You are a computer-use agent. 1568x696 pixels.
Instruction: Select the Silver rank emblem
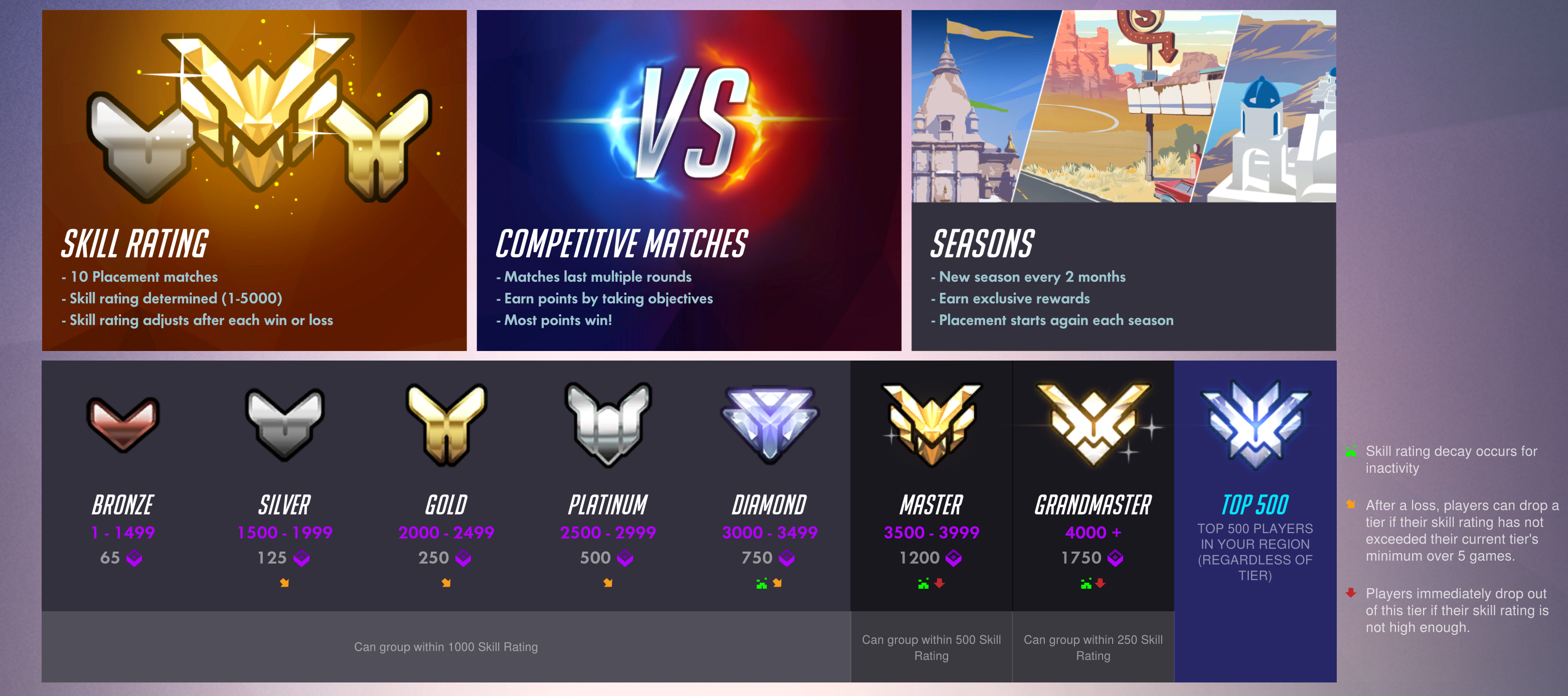click(x=284, y=426)
